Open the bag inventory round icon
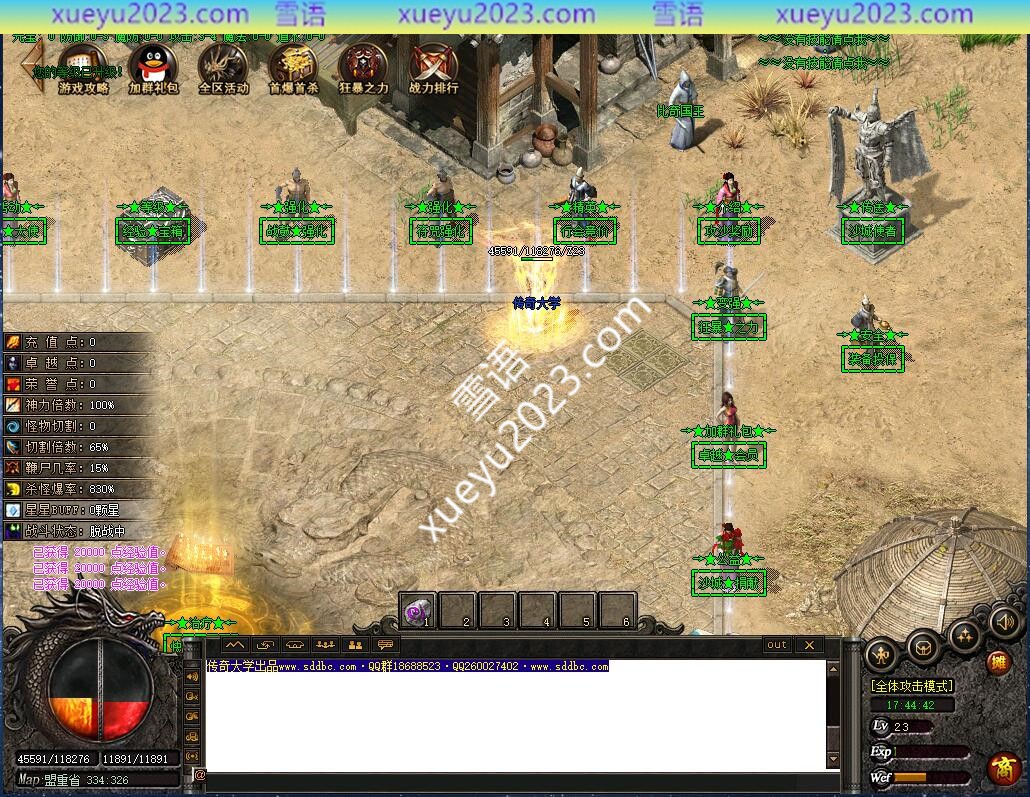 click(x=923, y=646)
